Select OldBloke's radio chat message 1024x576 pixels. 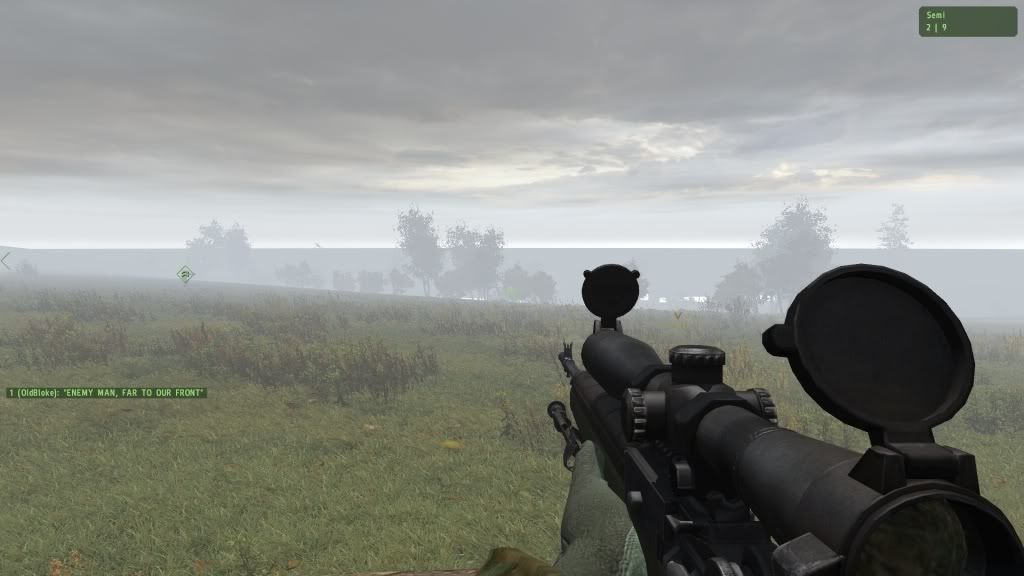point(106,393)
